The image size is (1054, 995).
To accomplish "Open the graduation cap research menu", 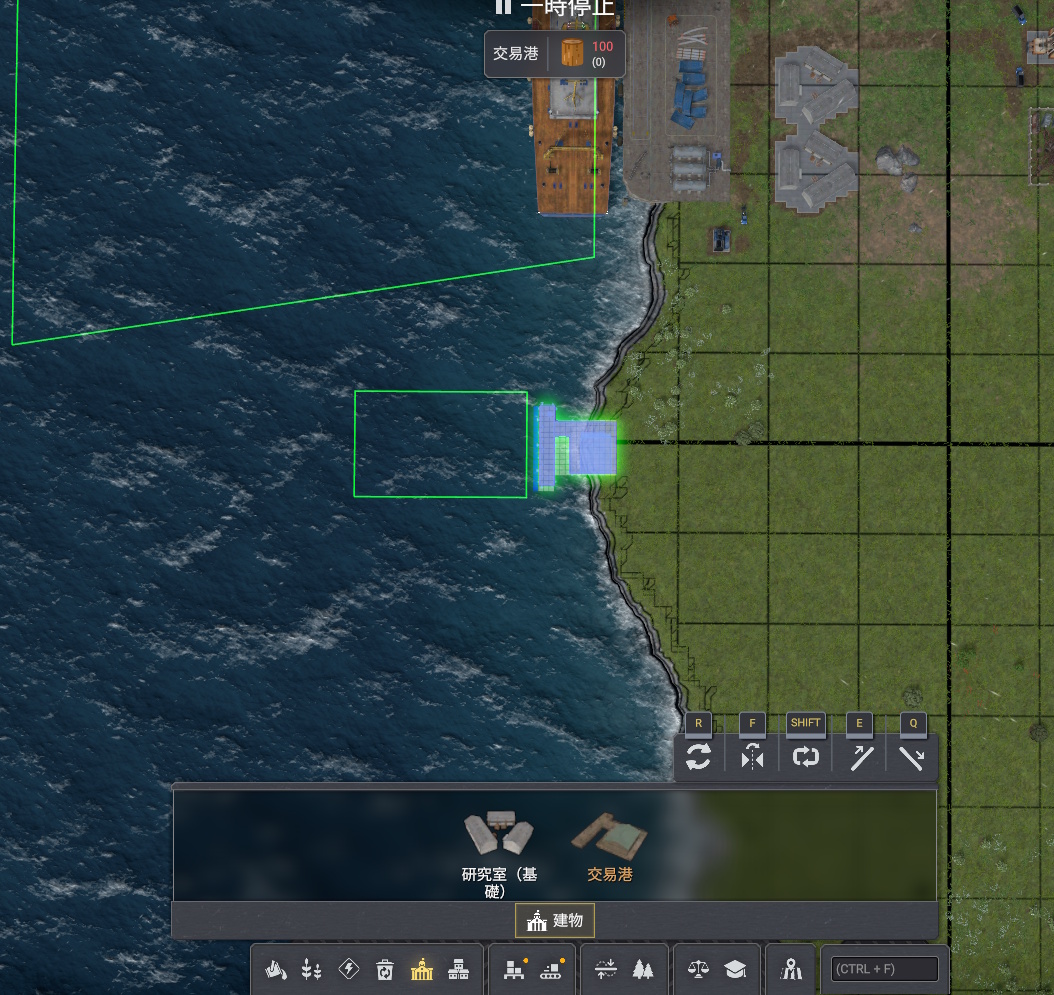I will pos(735,969).
